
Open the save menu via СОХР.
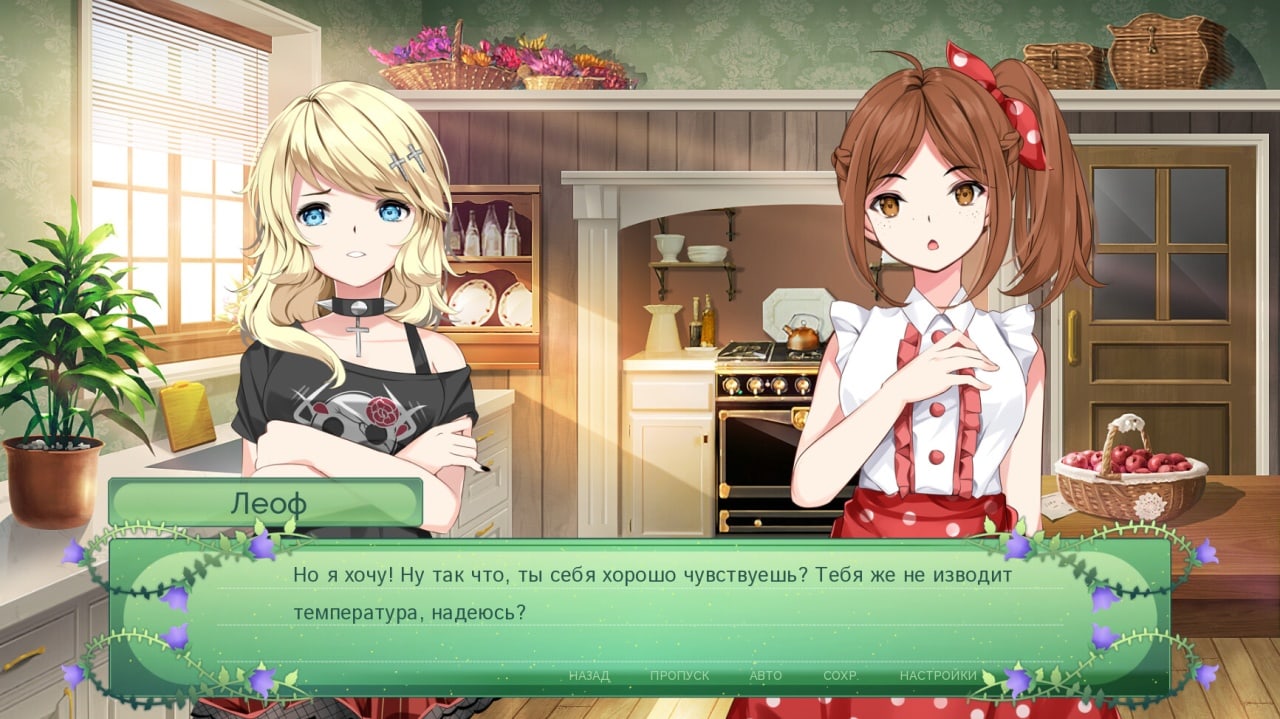coord(840,676)
